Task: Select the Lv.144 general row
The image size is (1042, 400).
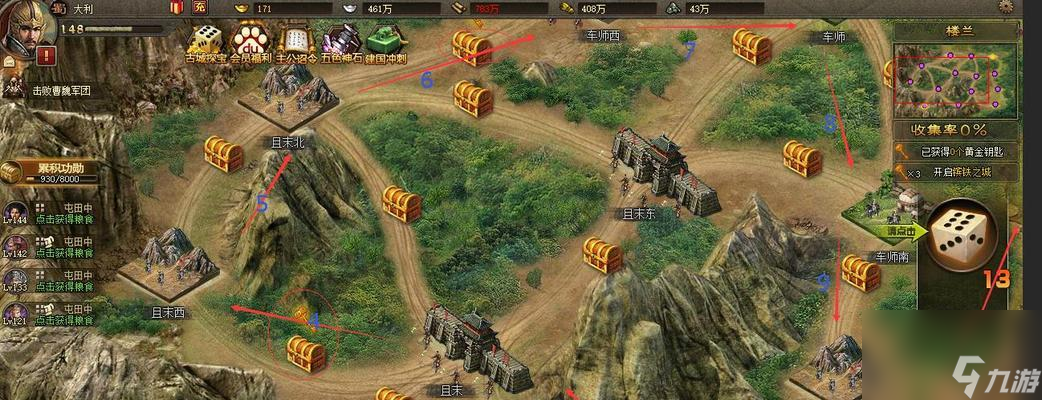Action: (x=52, y=217)
